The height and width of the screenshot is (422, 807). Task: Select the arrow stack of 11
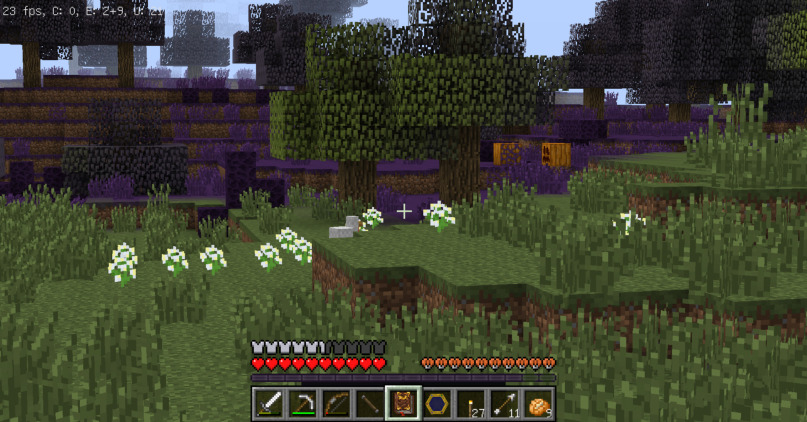505,404
